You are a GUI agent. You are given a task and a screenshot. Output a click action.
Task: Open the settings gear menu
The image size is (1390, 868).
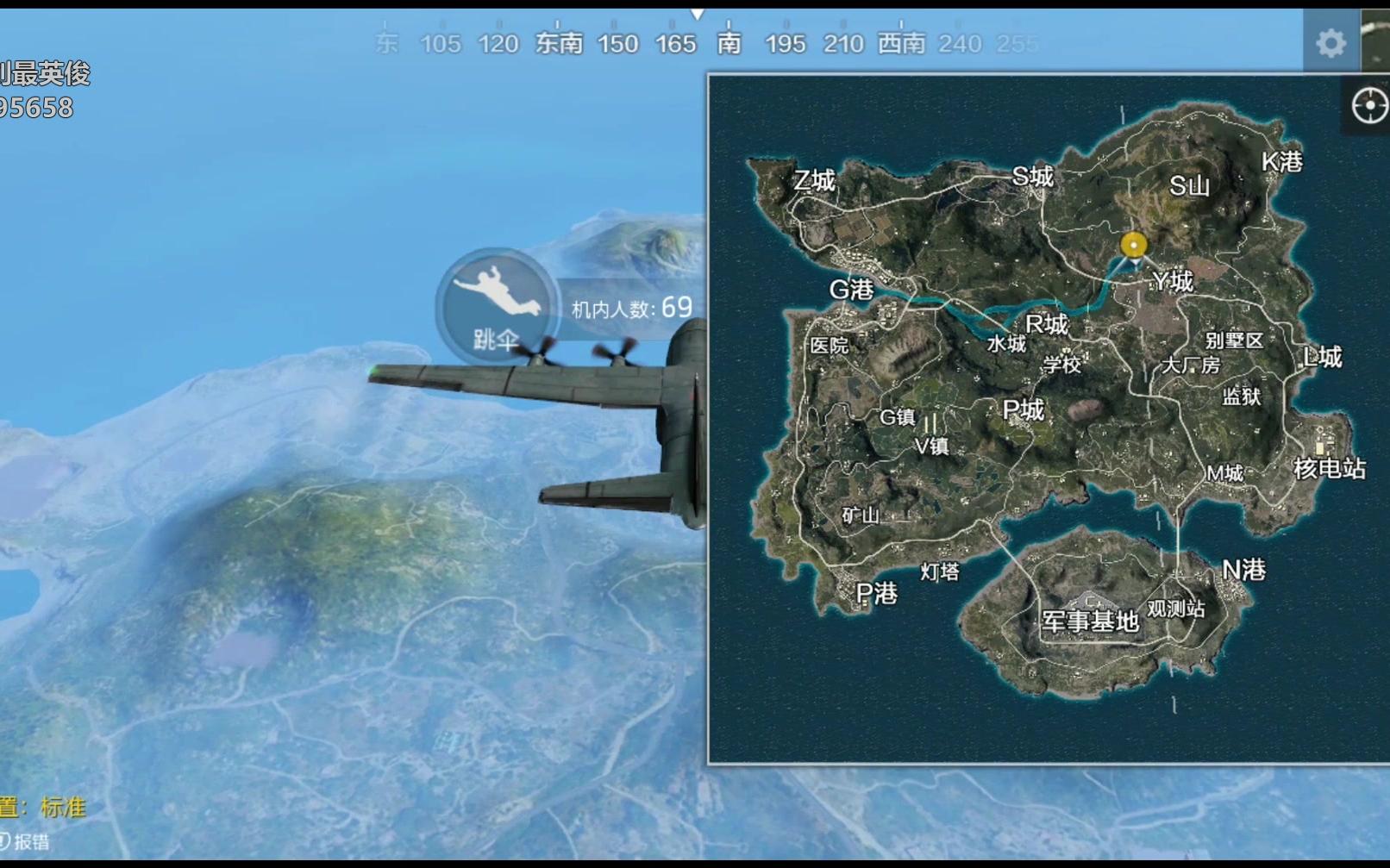pos(1331,42)
